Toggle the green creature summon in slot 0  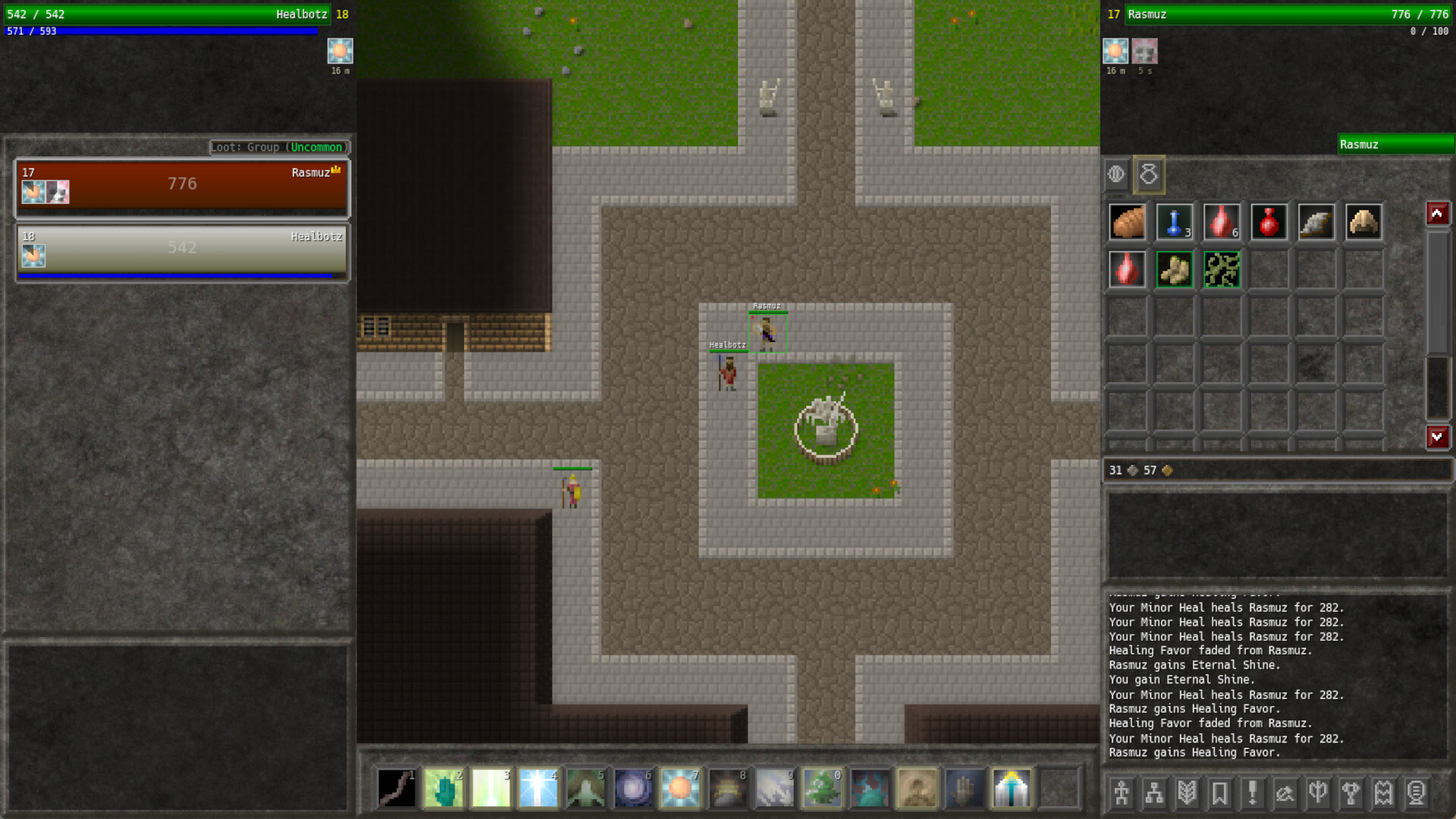click(x=823, y=787)
